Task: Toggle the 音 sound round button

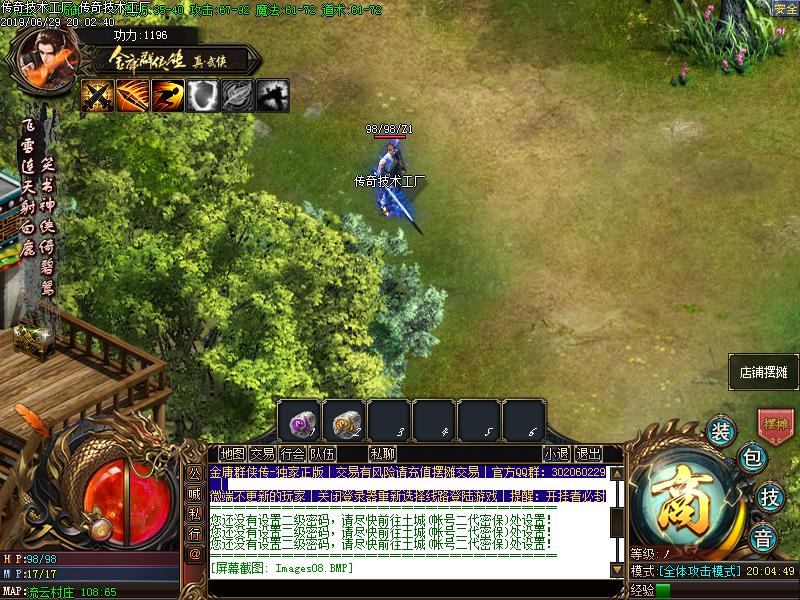Action: tap(763, 533)
